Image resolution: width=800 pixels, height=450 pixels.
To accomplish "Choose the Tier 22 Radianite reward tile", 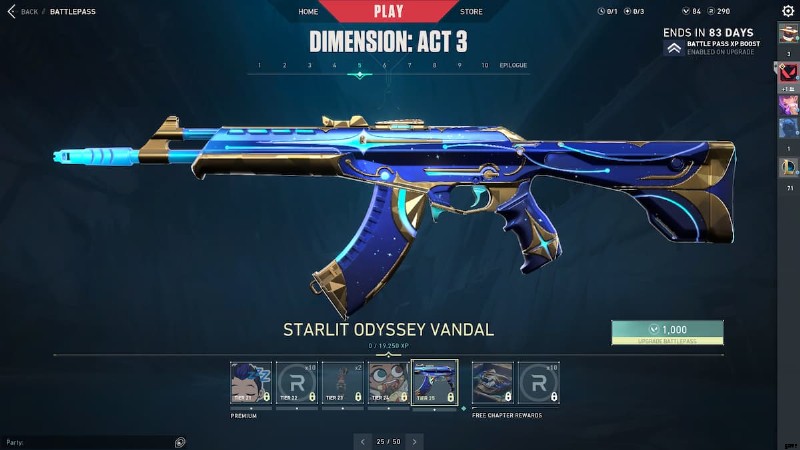I will tap(297, 382).
